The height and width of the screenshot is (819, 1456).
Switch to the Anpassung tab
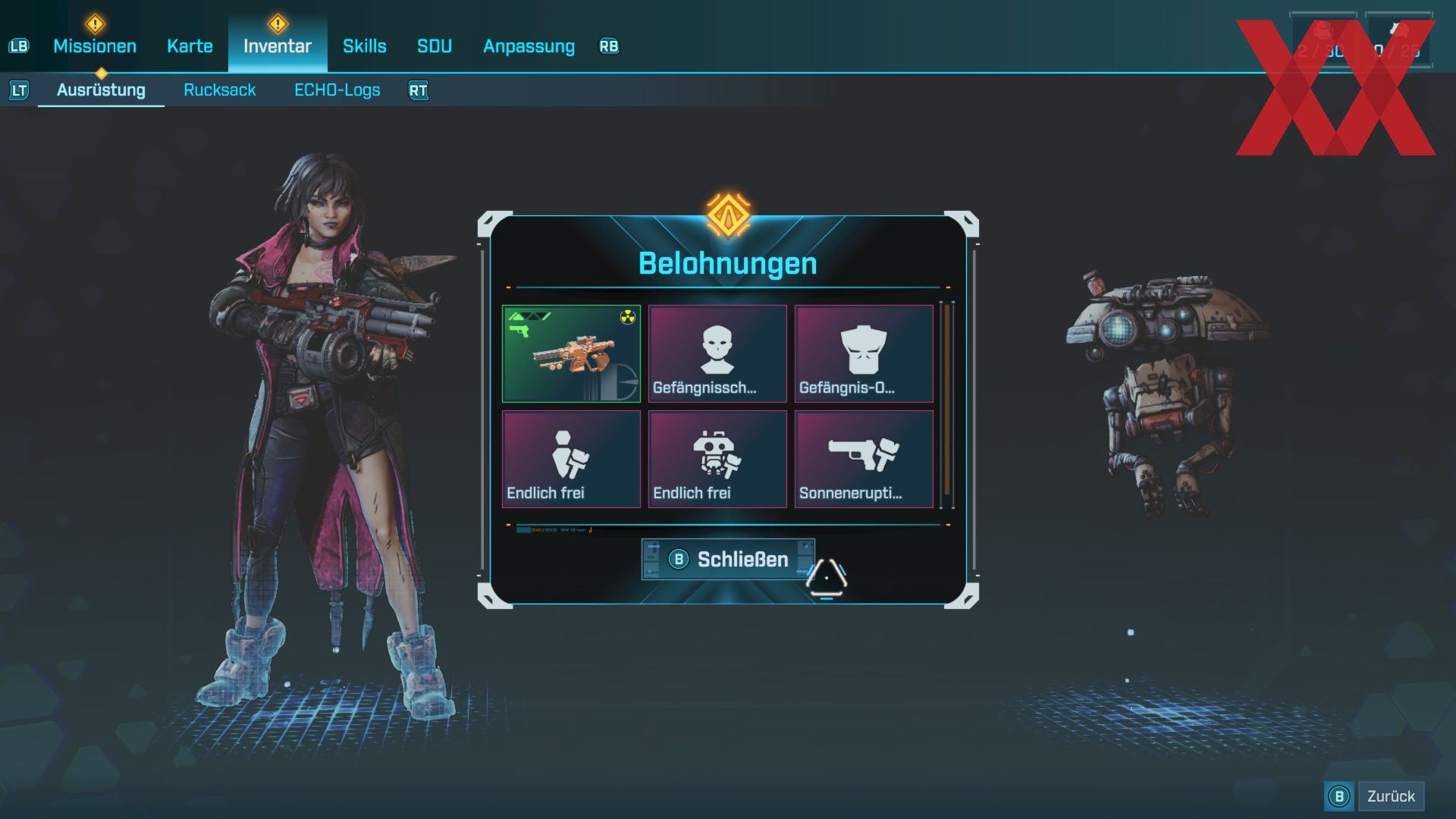[x=529, y=46]
